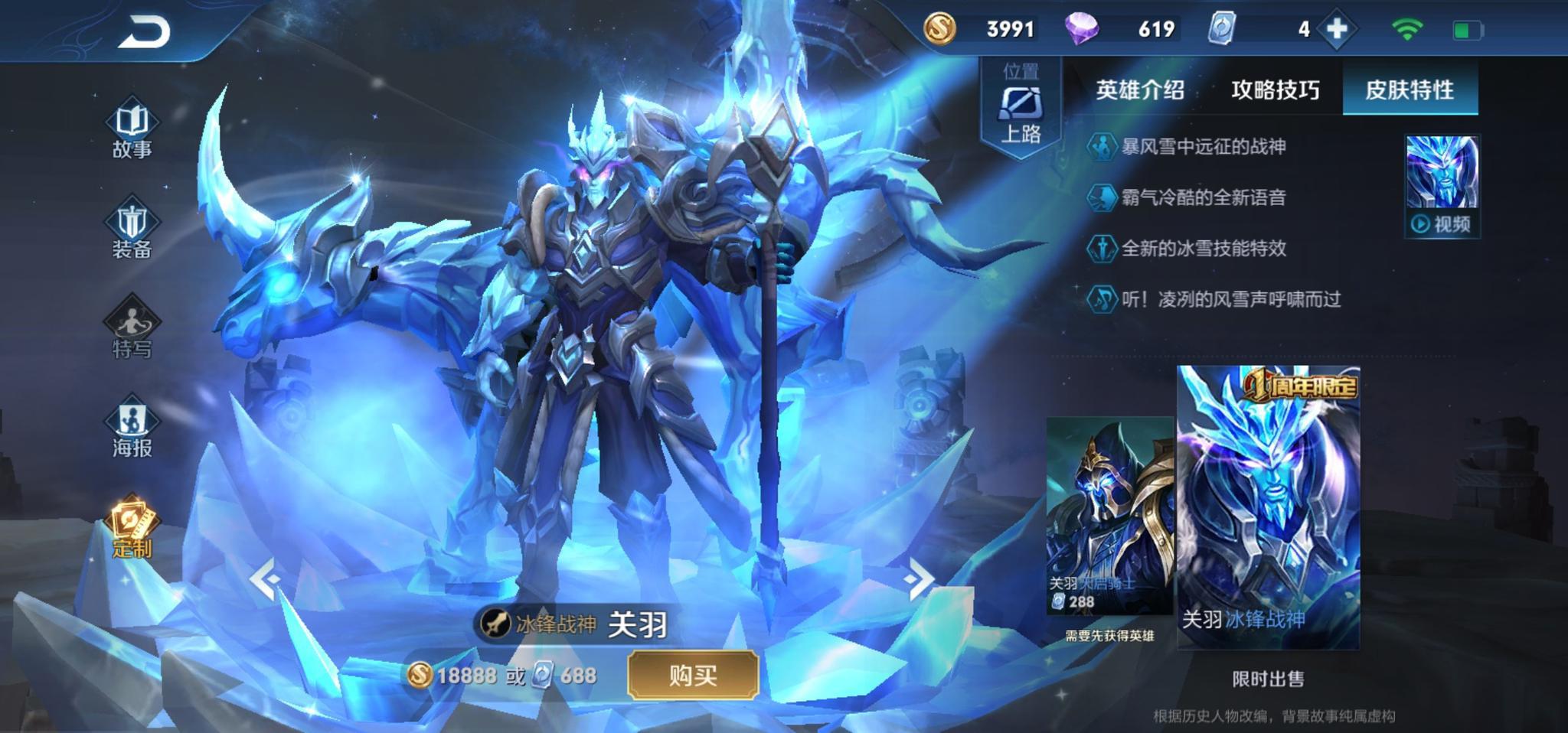Image resolution: width=1568 pixels, height=733 pixels.
Task: Click the gold coin currency icon
Action: tap(939, 30)
